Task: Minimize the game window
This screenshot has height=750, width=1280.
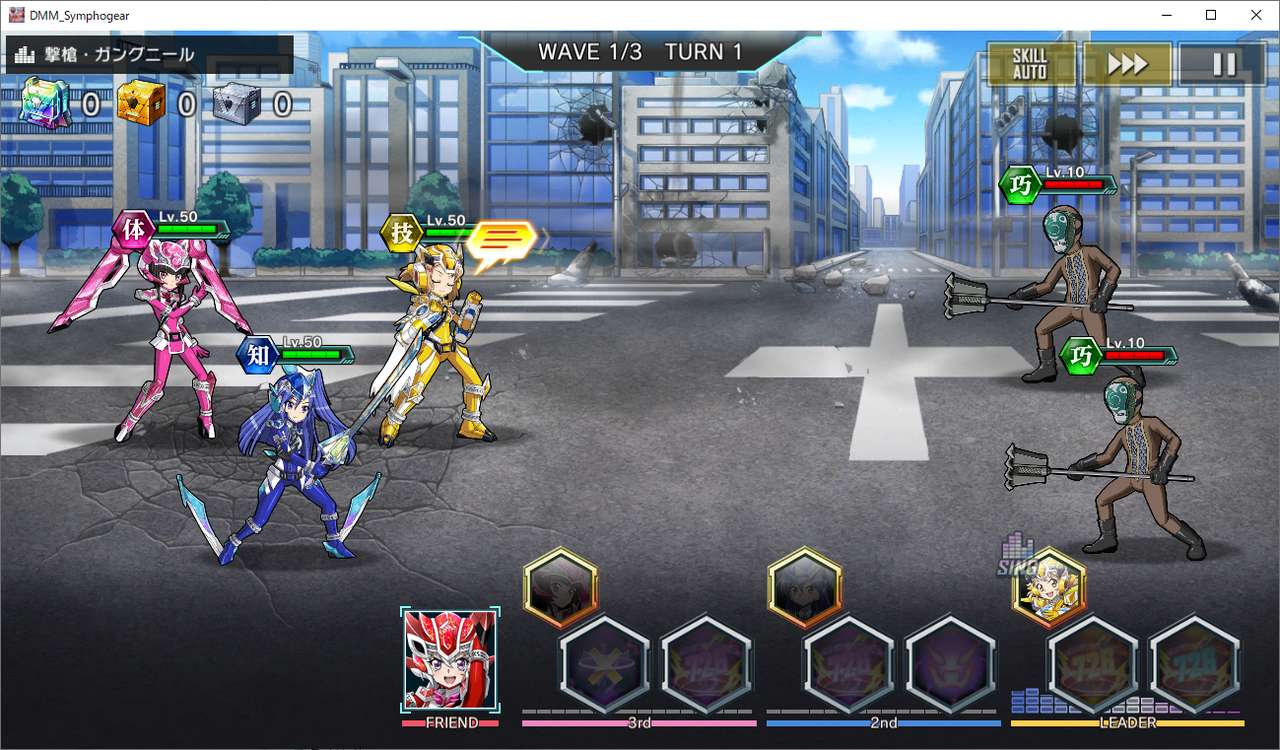Action: (1165, 15)
